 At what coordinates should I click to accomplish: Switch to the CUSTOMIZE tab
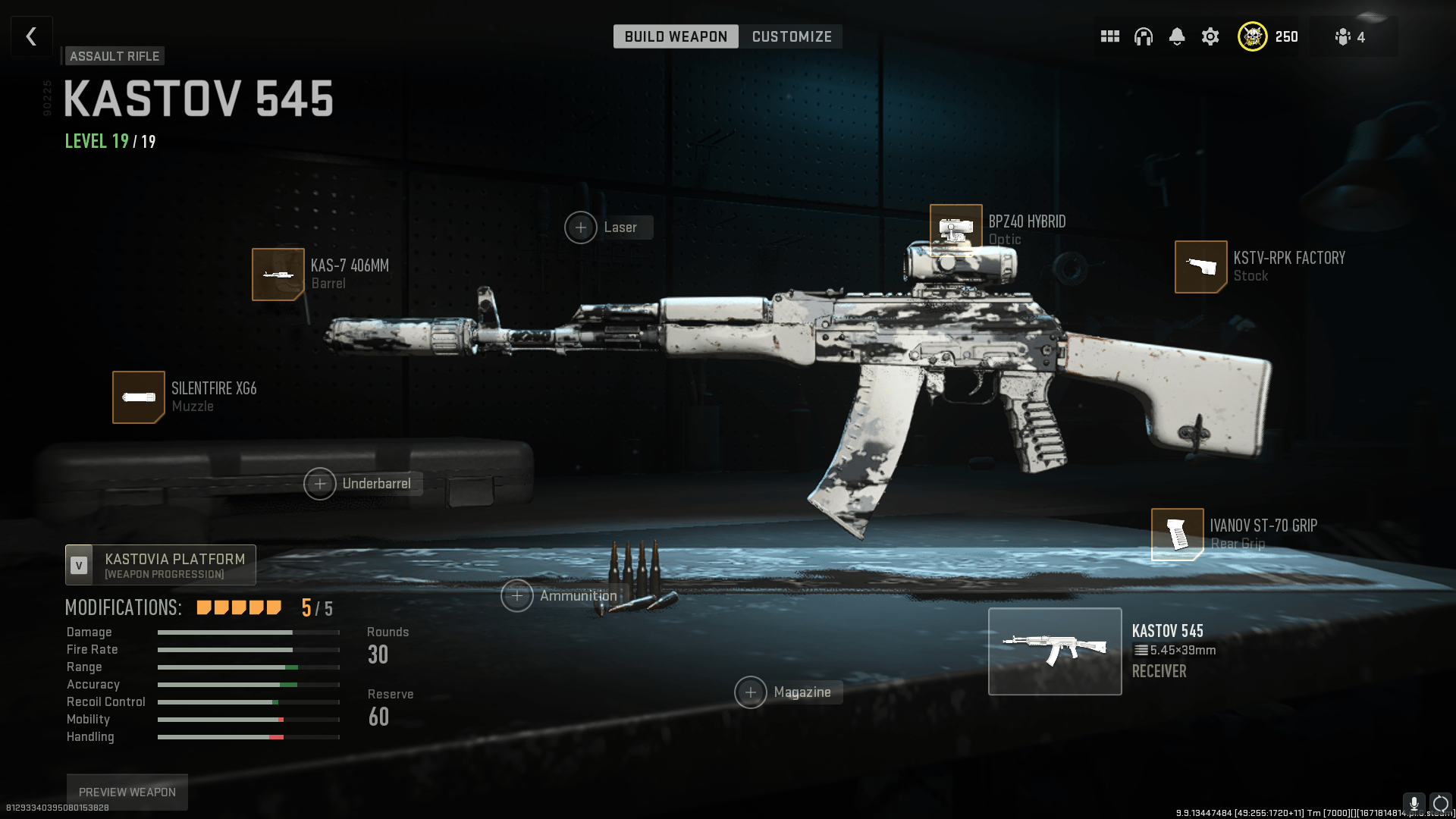(791, 36)
